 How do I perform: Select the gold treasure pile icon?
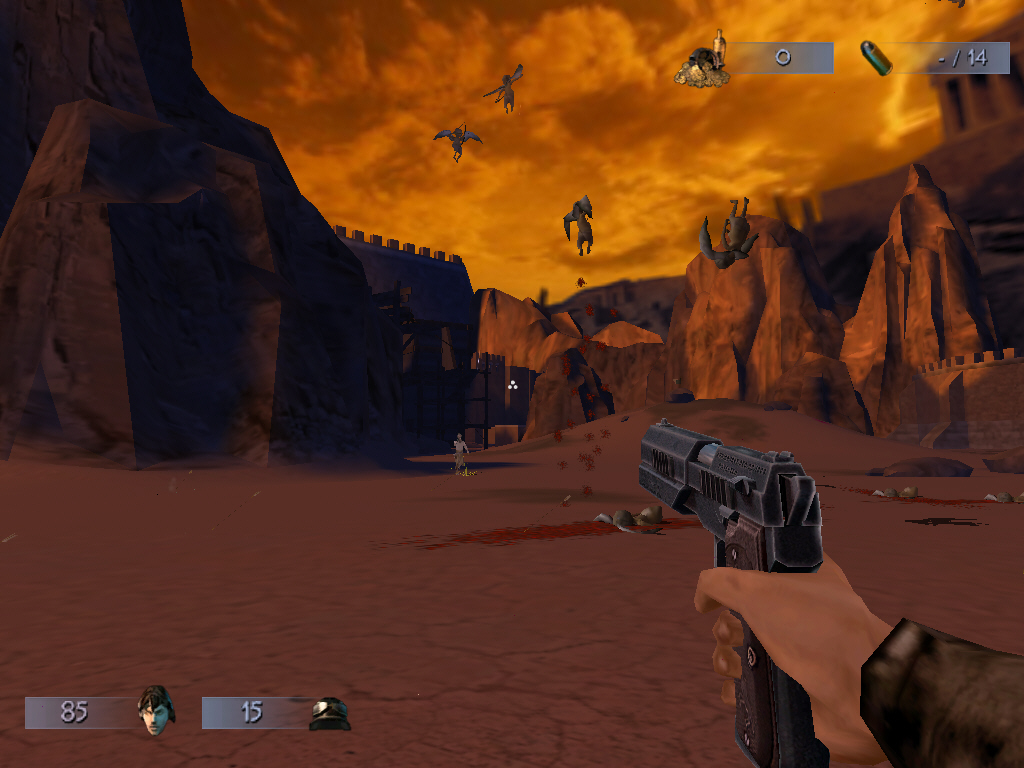pyautogui.click(x=703, y=63)
